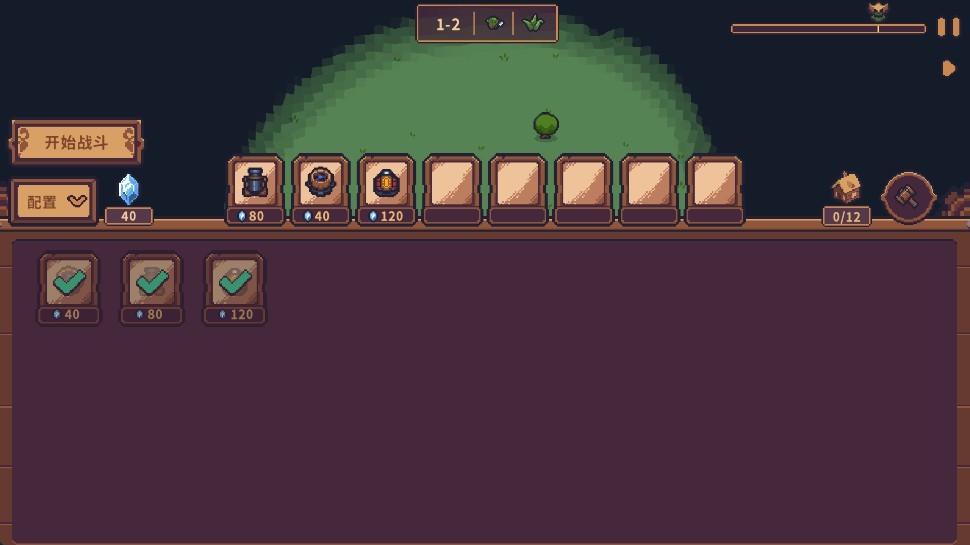Click the house population icon
Screen dimensions: 970x545
click(x=847, y=187)
